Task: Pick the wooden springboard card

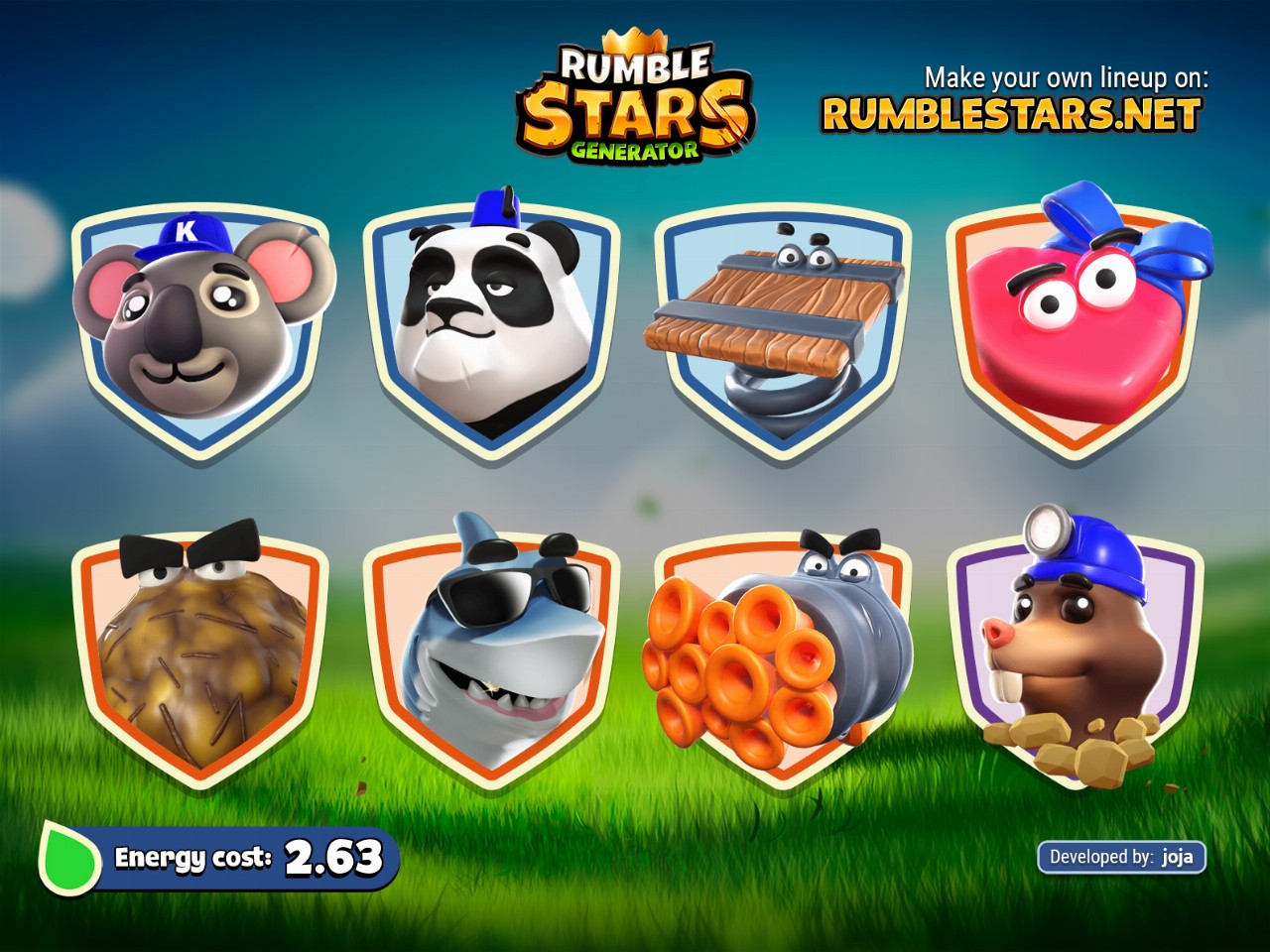Action: [782, 327]
